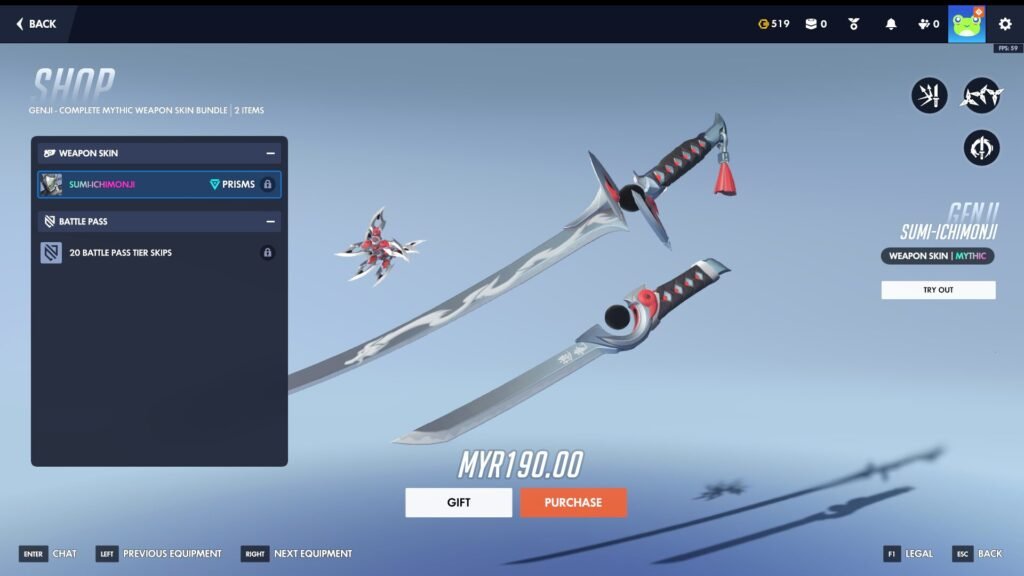Gift this bundle to a friend
This screenshot has width=1024, height=576.
(x=458, y=502)
